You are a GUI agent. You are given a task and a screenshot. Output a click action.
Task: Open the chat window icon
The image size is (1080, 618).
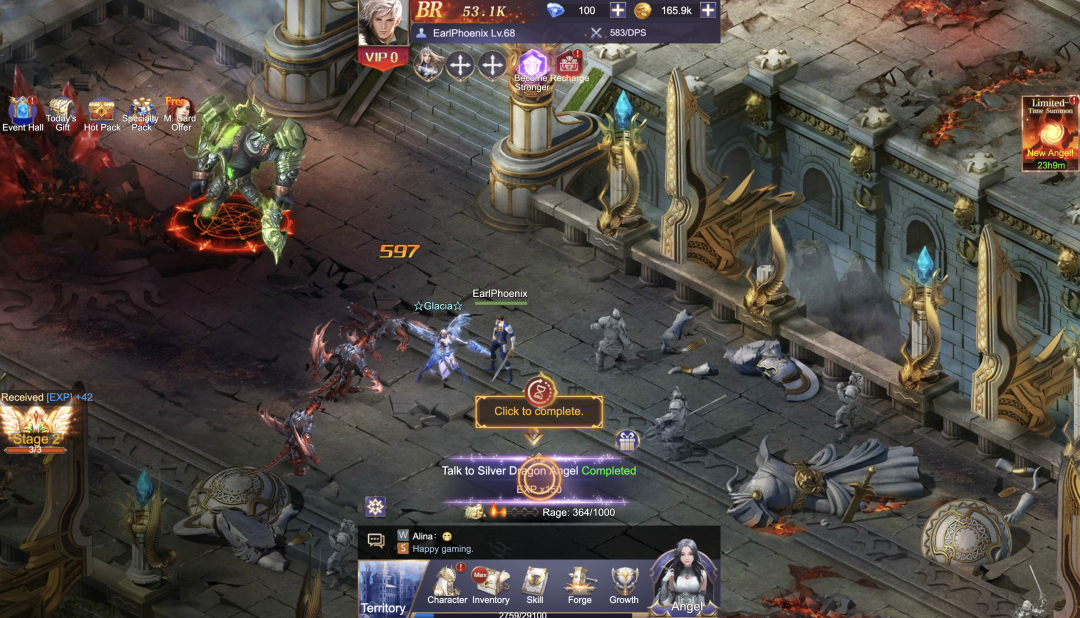tap(376, 541)
